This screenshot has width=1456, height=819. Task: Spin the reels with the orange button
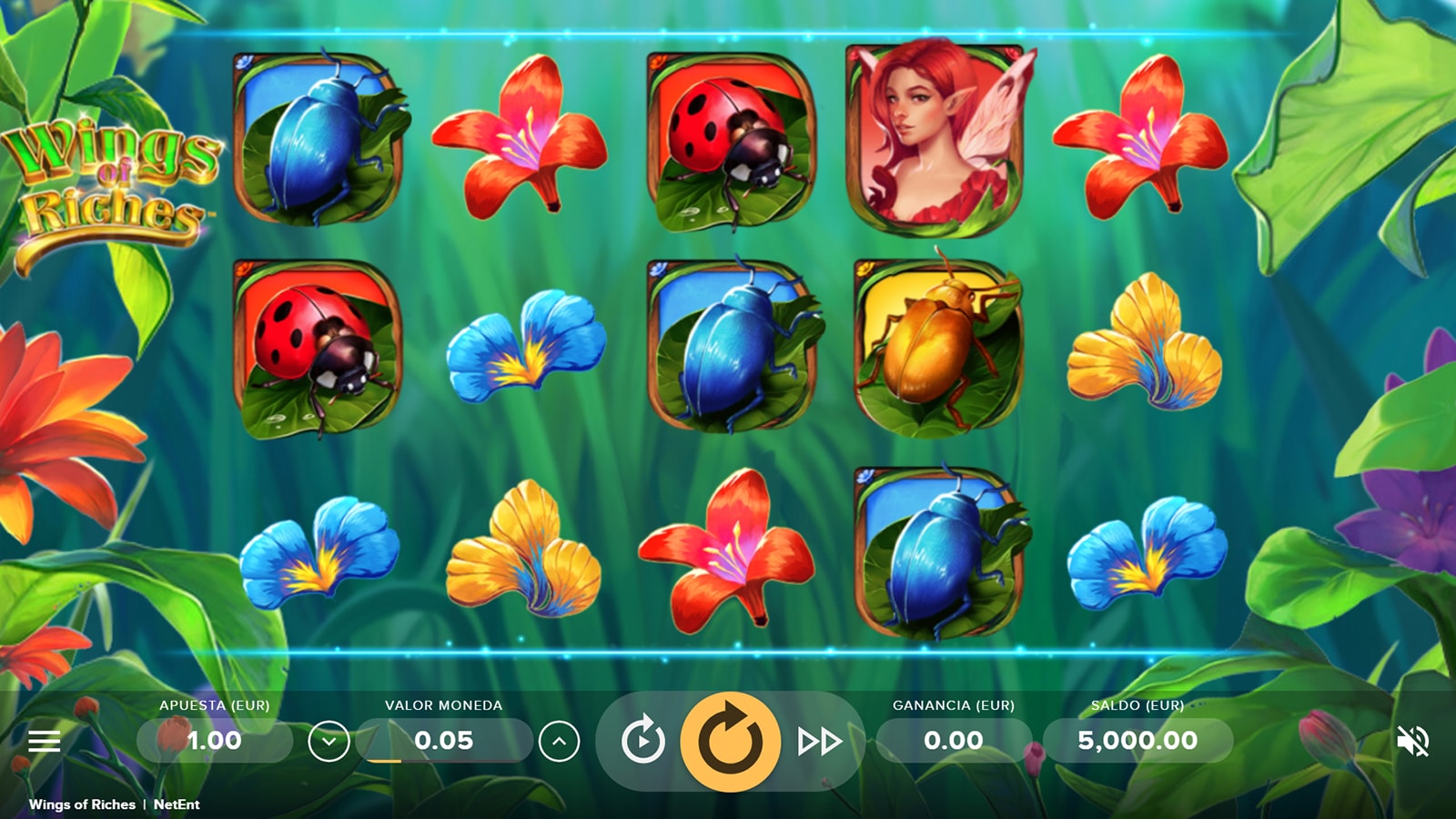(730, 741)
